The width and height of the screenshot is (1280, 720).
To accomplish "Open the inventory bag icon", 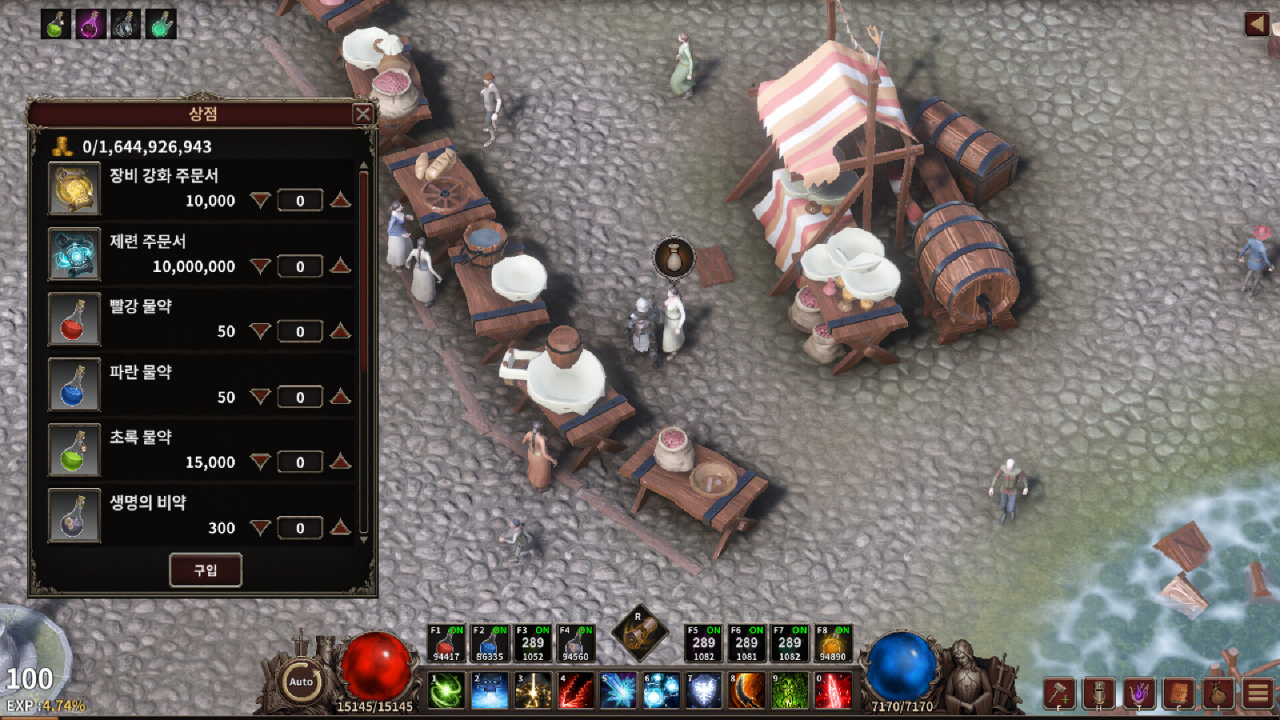I will (x=1218, y=693).
